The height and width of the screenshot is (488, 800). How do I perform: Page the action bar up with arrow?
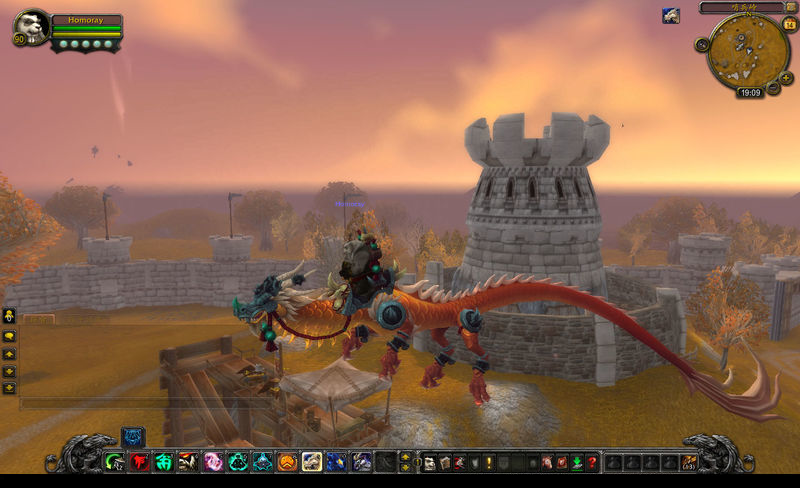click(404, 456)
